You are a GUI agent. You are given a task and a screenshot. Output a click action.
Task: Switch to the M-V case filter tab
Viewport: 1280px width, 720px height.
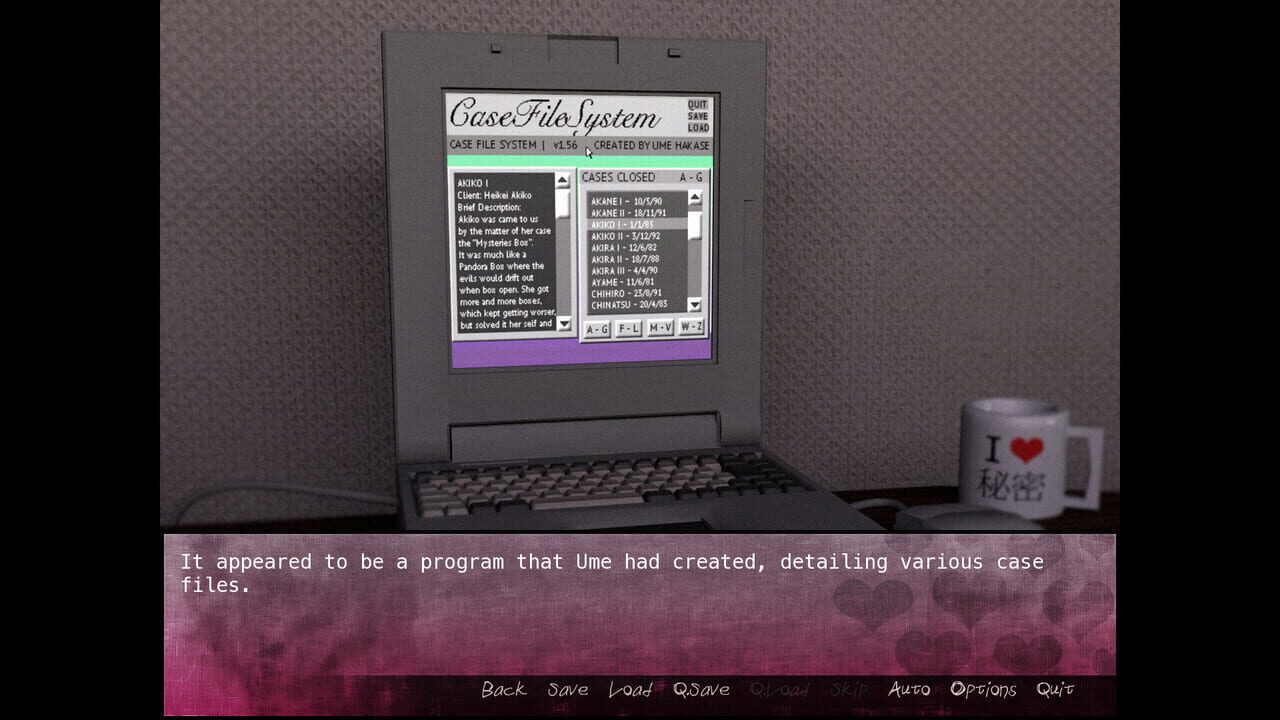659,327
